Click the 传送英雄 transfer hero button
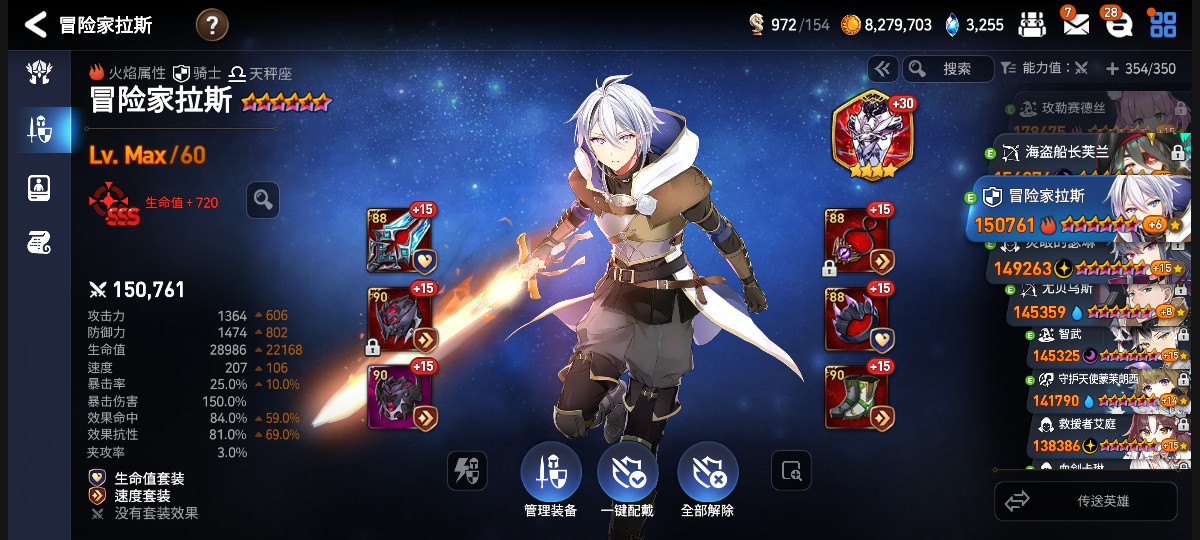This screenshot has width=1200, height=540. 1085,501
